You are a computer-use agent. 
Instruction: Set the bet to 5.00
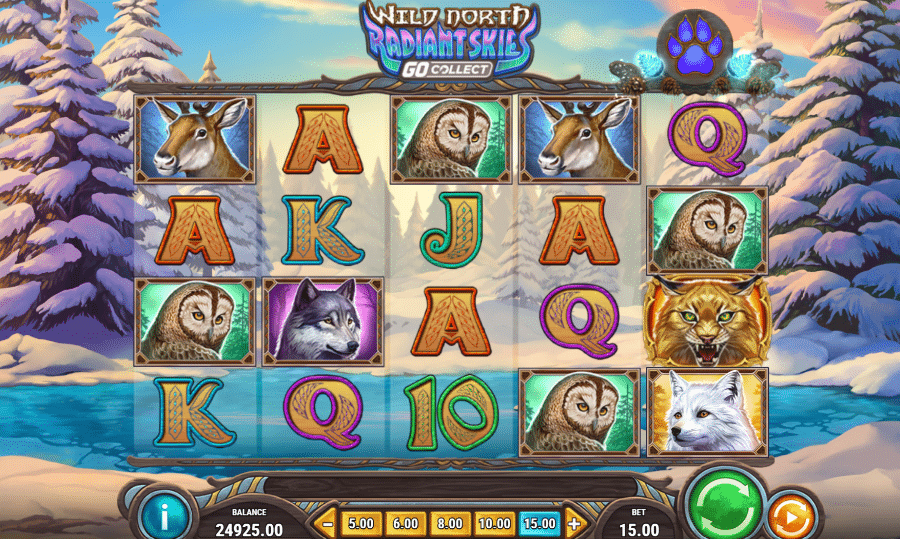361,522
